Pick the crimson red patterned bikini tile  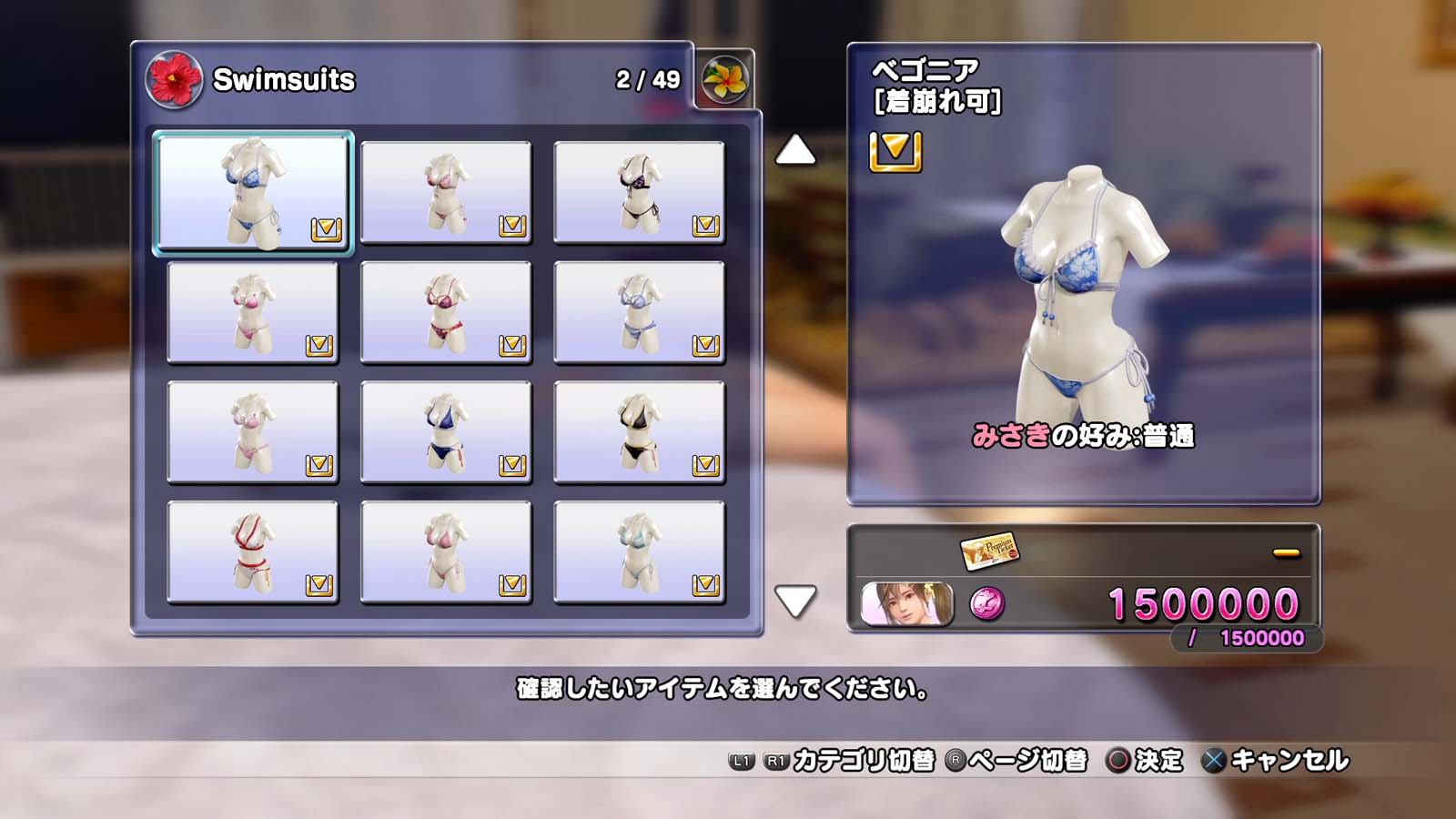coord(446,312)
